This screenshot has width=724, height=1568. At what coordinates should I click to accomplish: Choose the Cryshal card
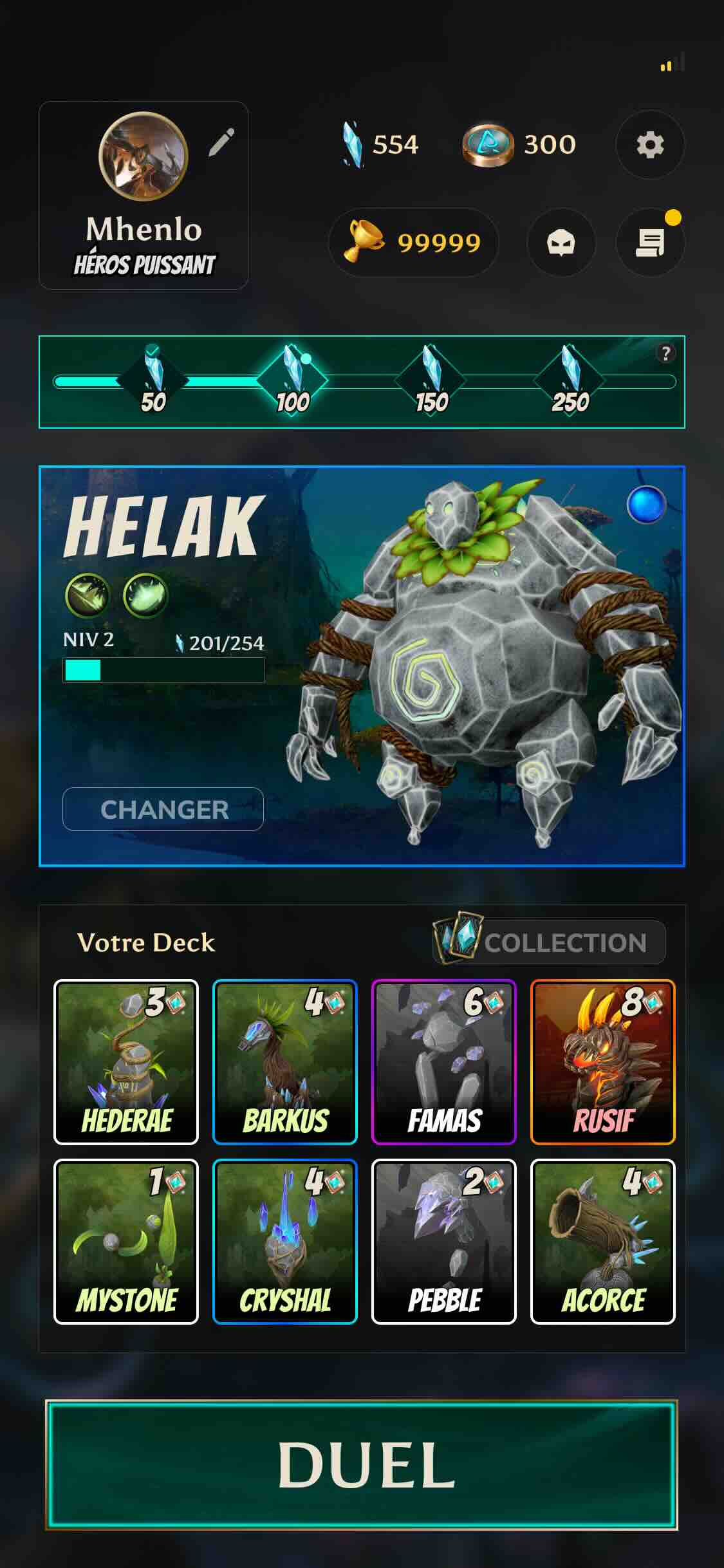(x=285, y=1242)
